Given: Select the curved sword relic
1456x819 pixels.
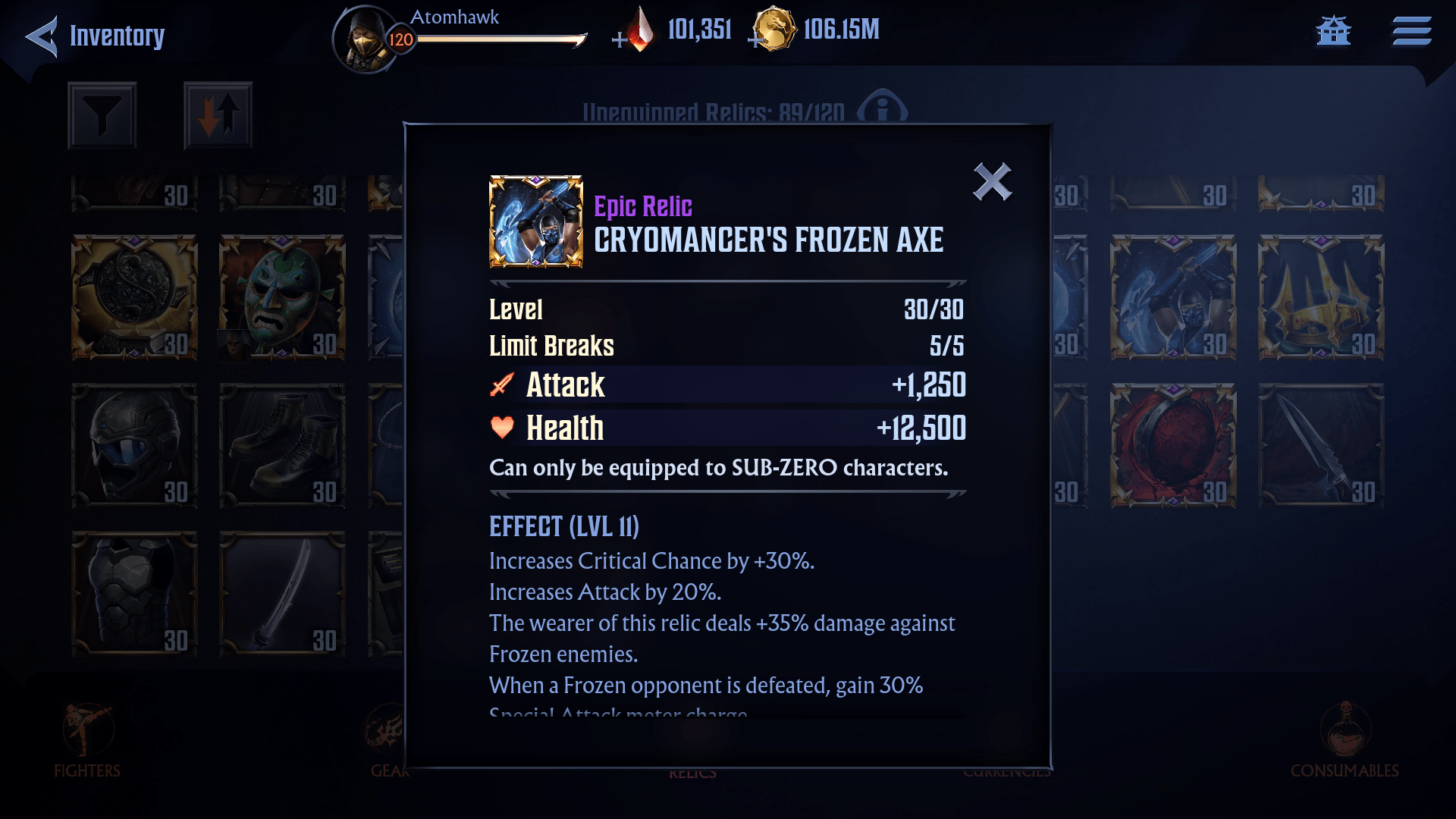Looking at the screenshot, I should (x=282, y=593).
